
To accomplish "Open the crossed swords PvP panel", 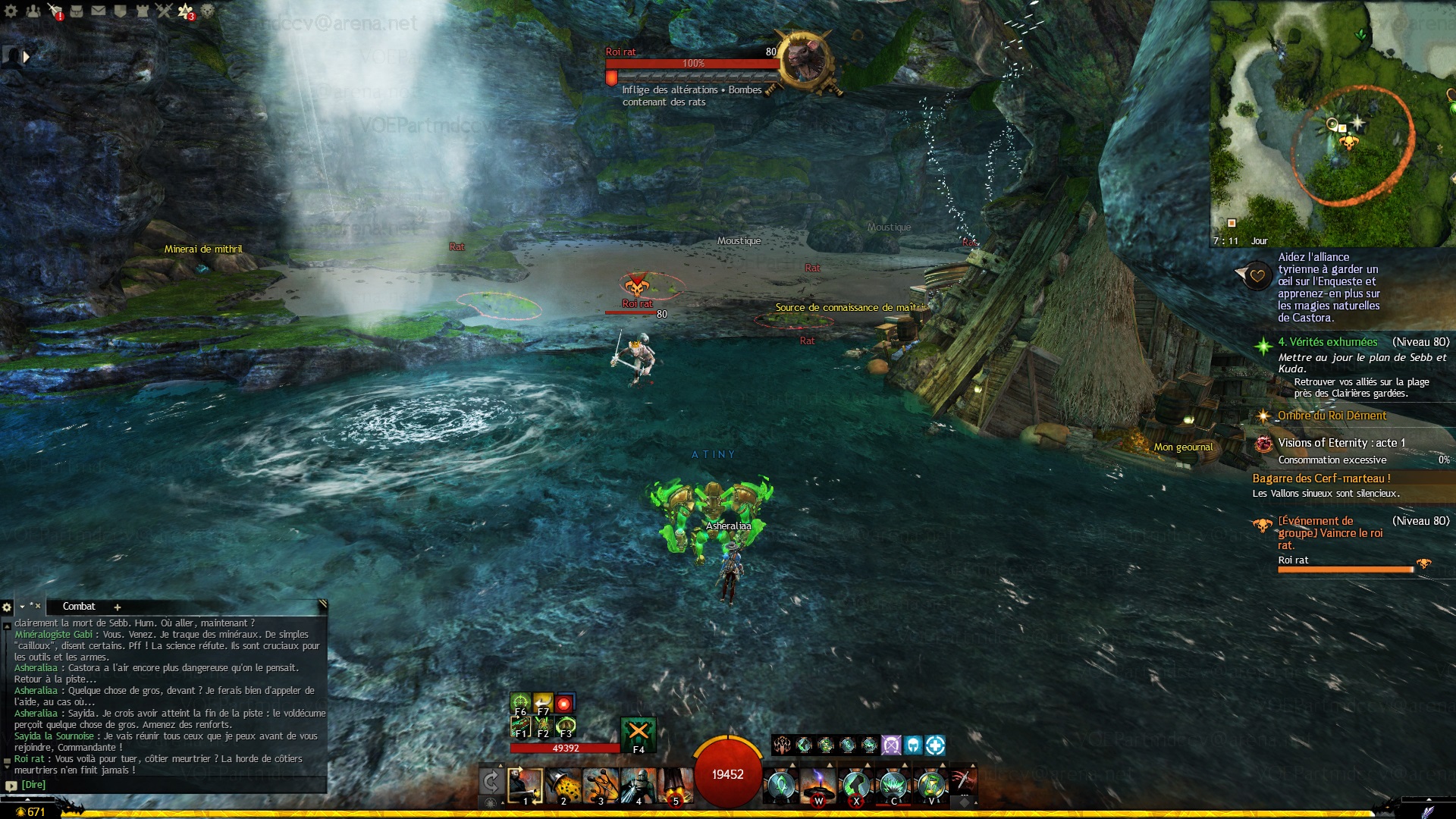I will pyautogui.click(x=164, y=11).
